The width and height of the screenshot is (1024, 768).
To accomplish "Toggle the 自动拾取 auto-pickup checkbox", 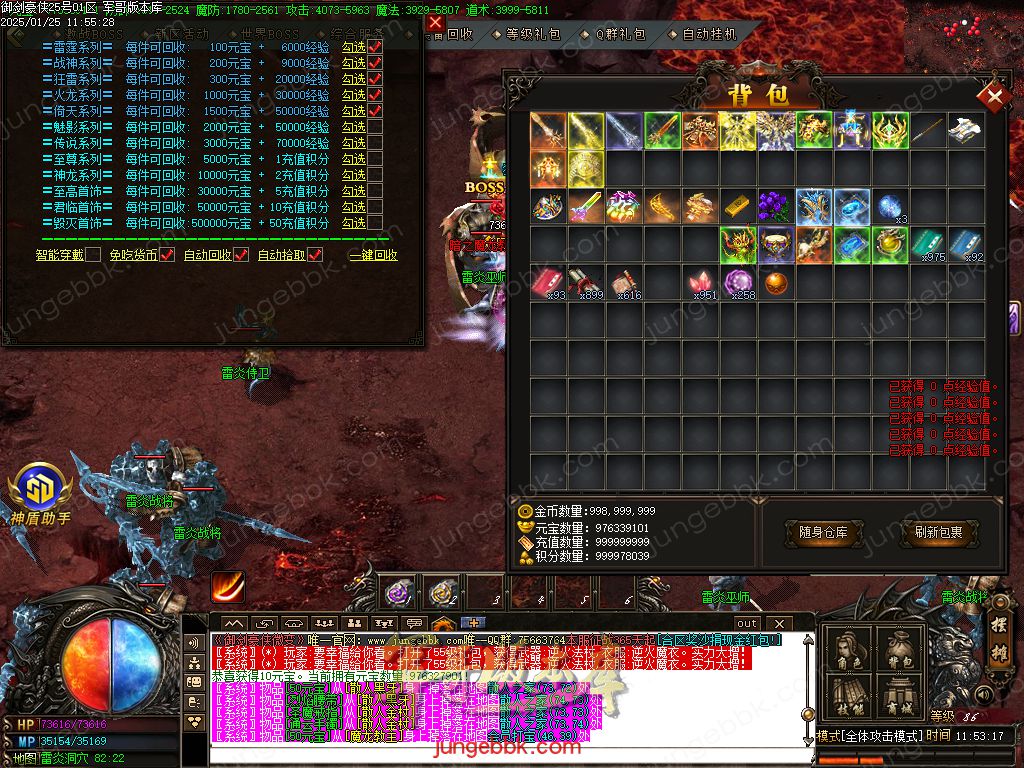I will coord(315,255).
